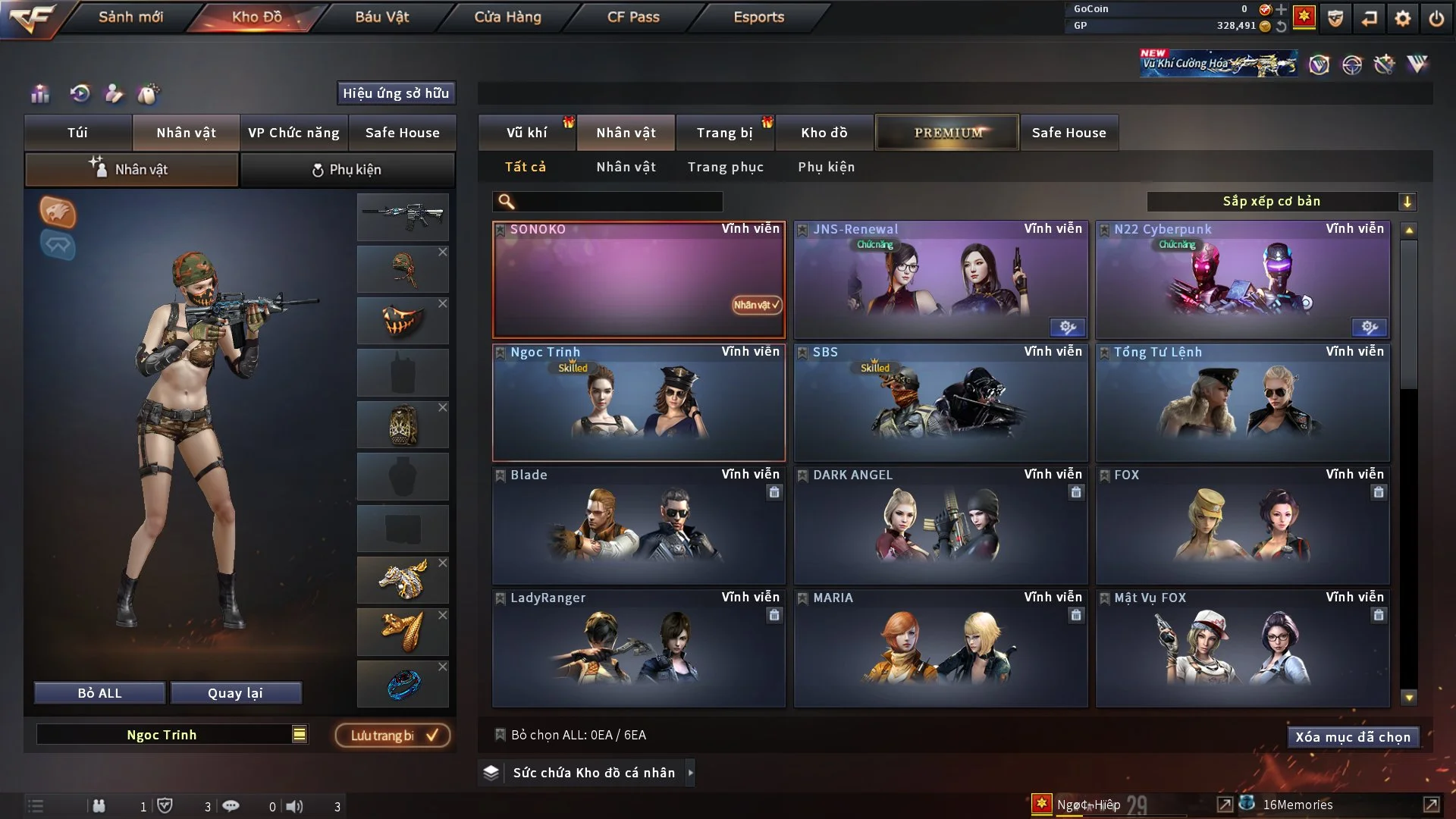Click the item search field

click(x=618, y=201)
